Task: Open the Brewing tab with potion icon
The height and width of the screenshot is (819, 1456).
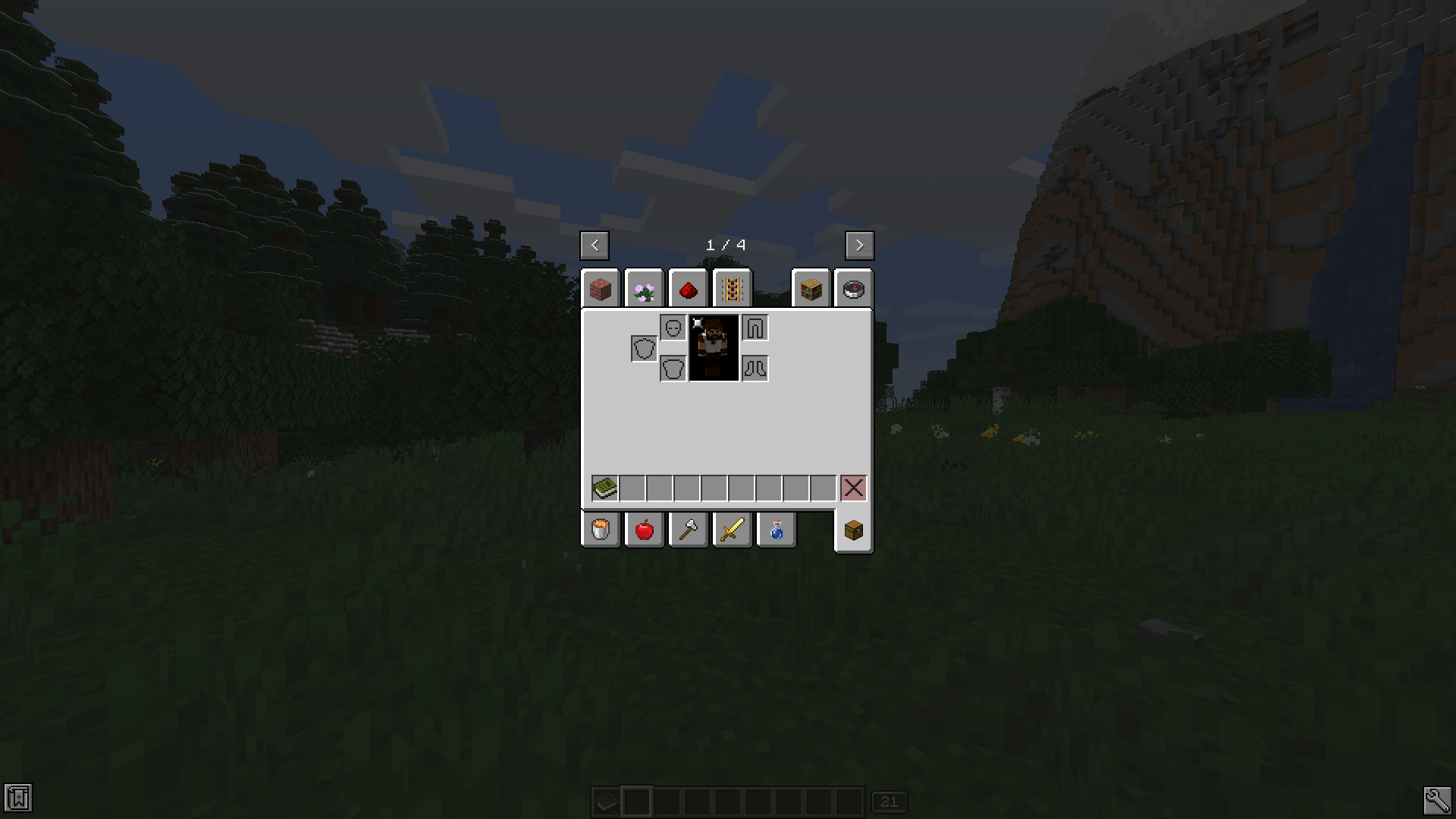Action: pyautogui.click(x=776, y=529)
